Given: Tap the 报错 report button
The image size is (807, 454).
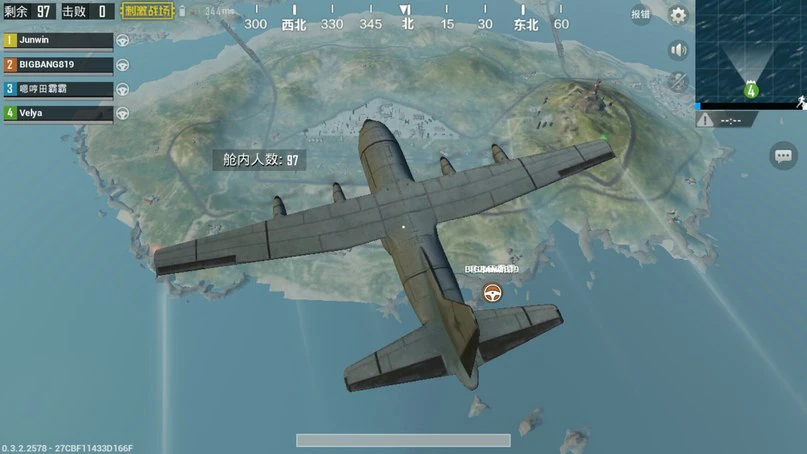Looking at the screenshot, I should coord(640,15).
